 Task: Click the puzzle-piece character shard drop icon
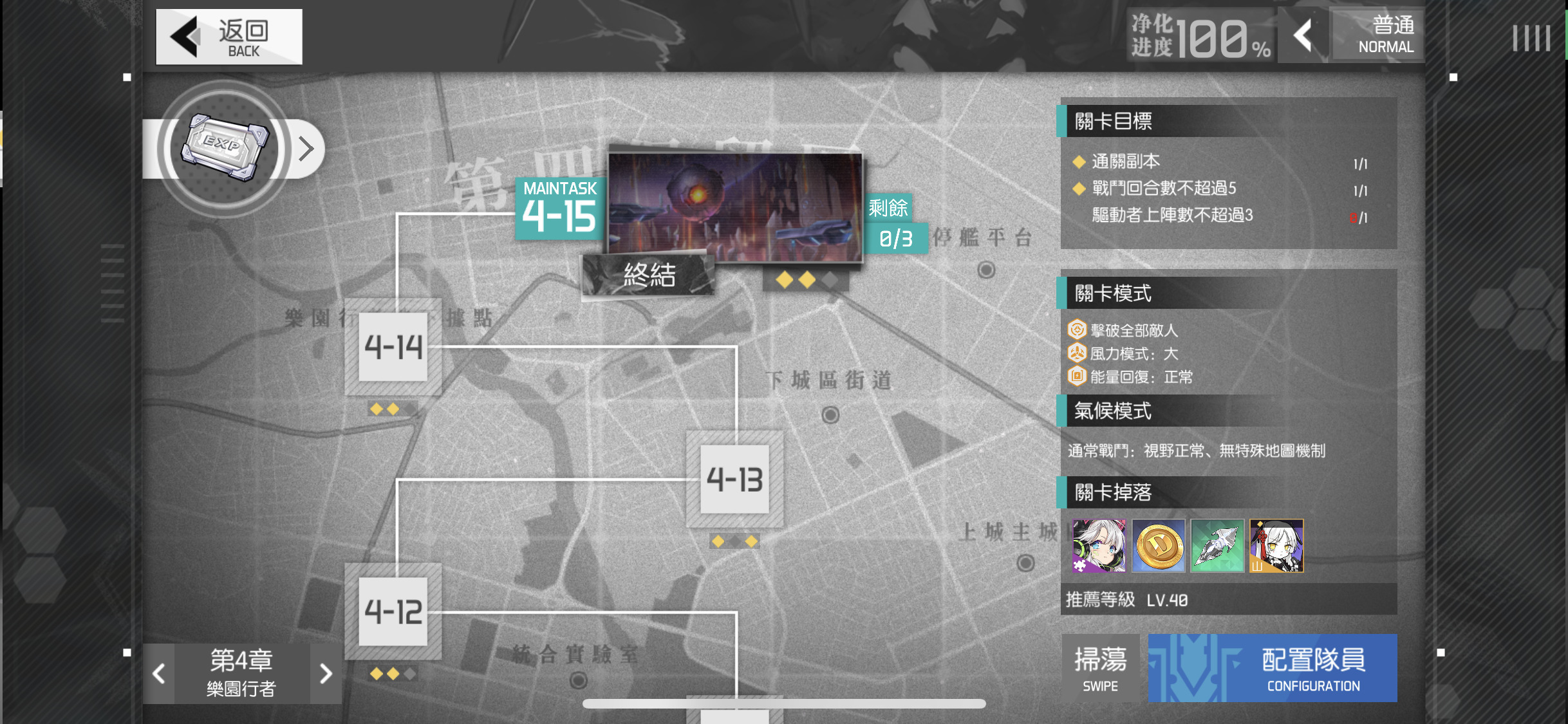click(1100, 546)
